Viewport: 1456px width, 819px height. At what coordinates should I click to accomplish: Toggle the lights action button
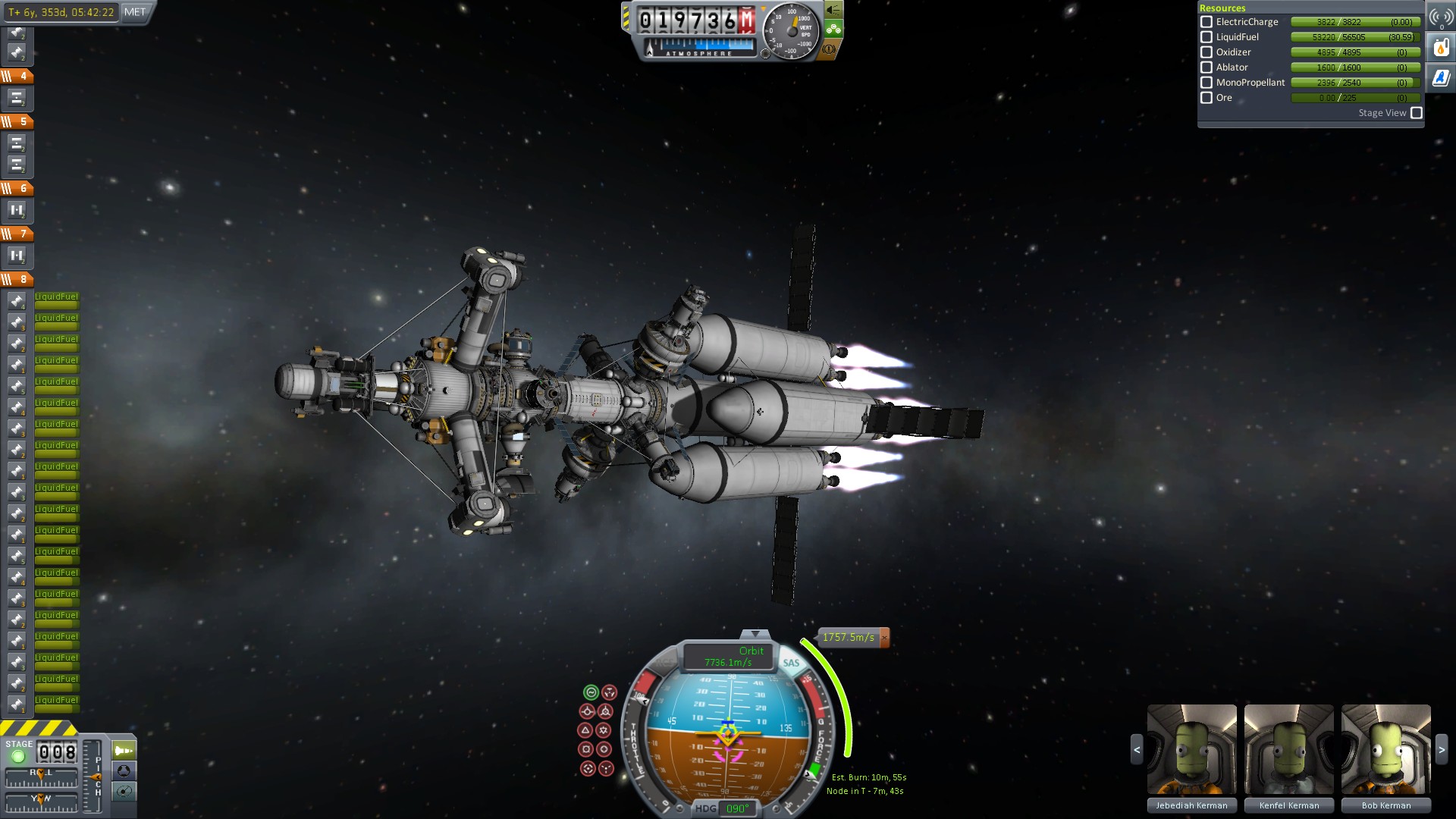click(833, 10)
